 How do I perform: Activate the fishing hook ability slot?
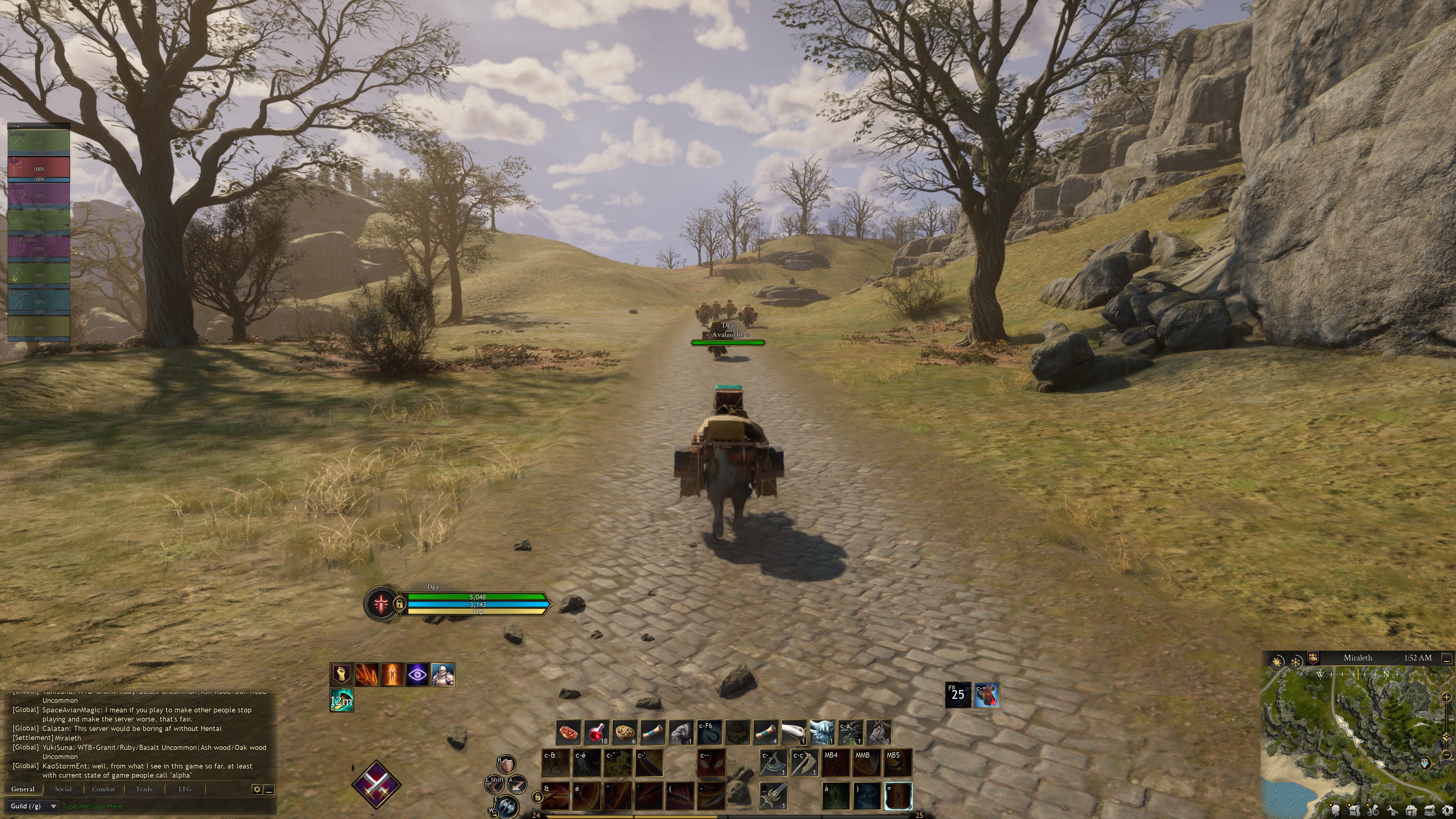tap(709, 733)
